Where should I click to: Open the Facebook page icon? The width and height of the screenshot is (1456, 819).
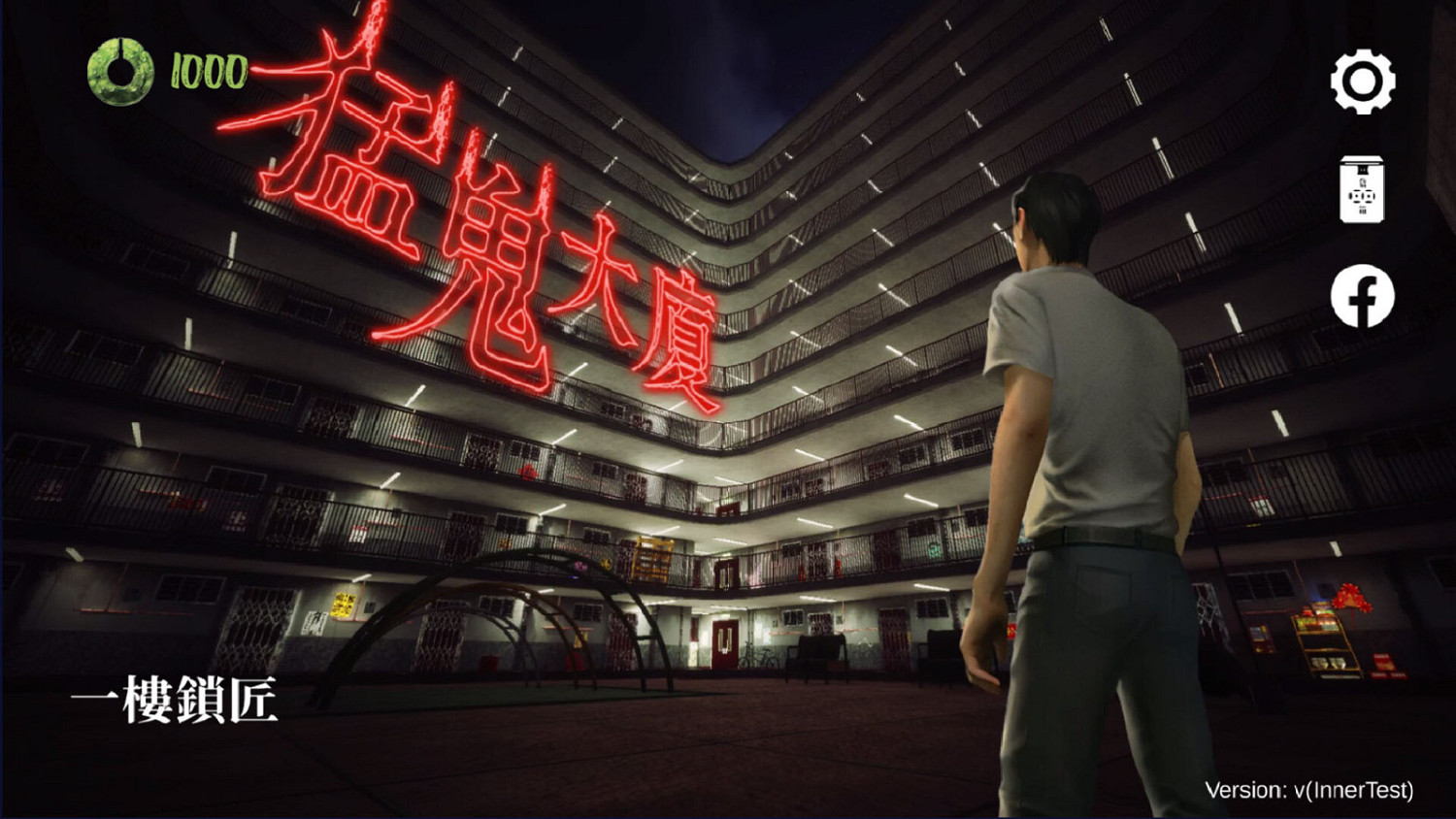[1364, 294]
